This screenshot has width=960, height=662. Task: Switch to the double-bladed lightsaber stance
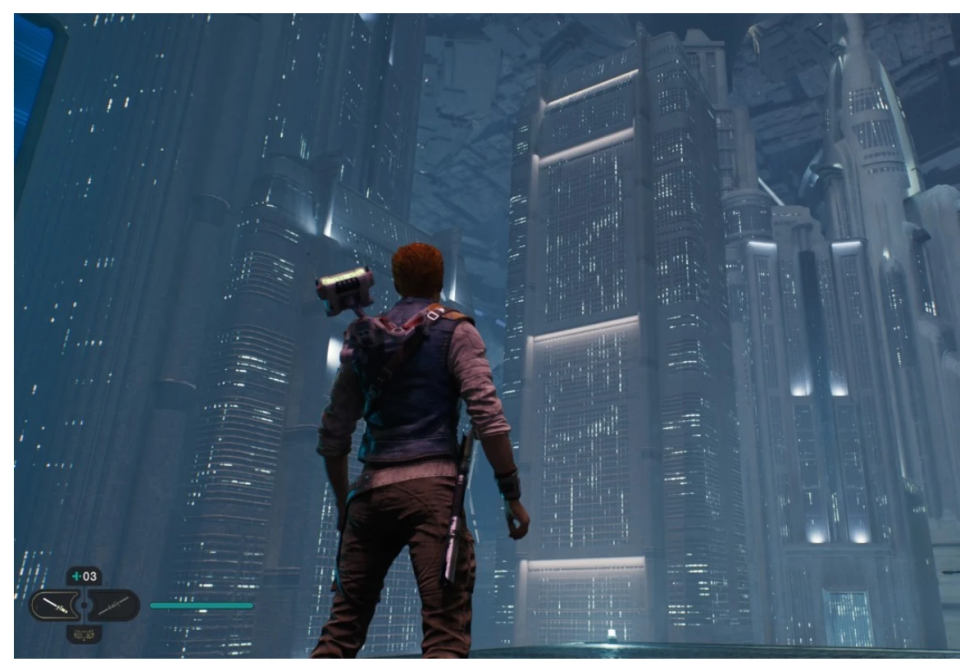(x=114, y=605)
